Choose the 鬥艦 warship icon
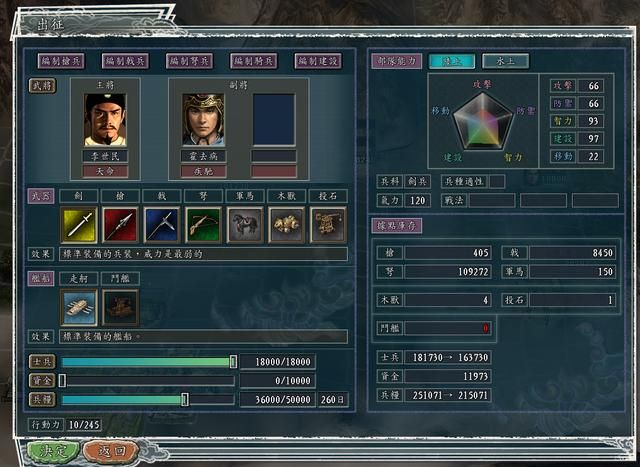The height and width of the screenshot is (467, 640). click(120, 307)
